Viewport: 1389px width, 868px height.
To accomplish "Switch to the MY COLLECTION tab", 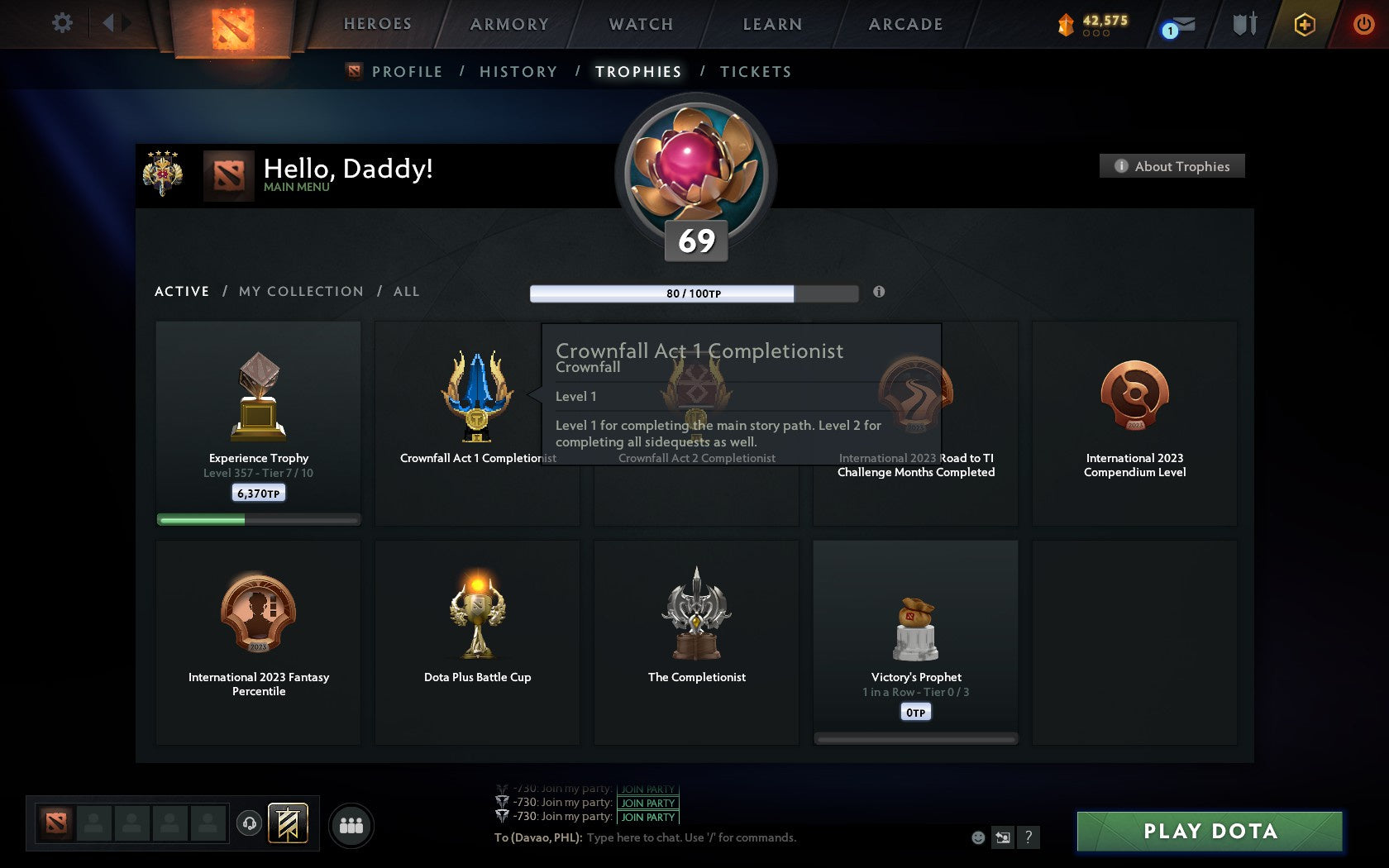I will [x=300, y=291].
